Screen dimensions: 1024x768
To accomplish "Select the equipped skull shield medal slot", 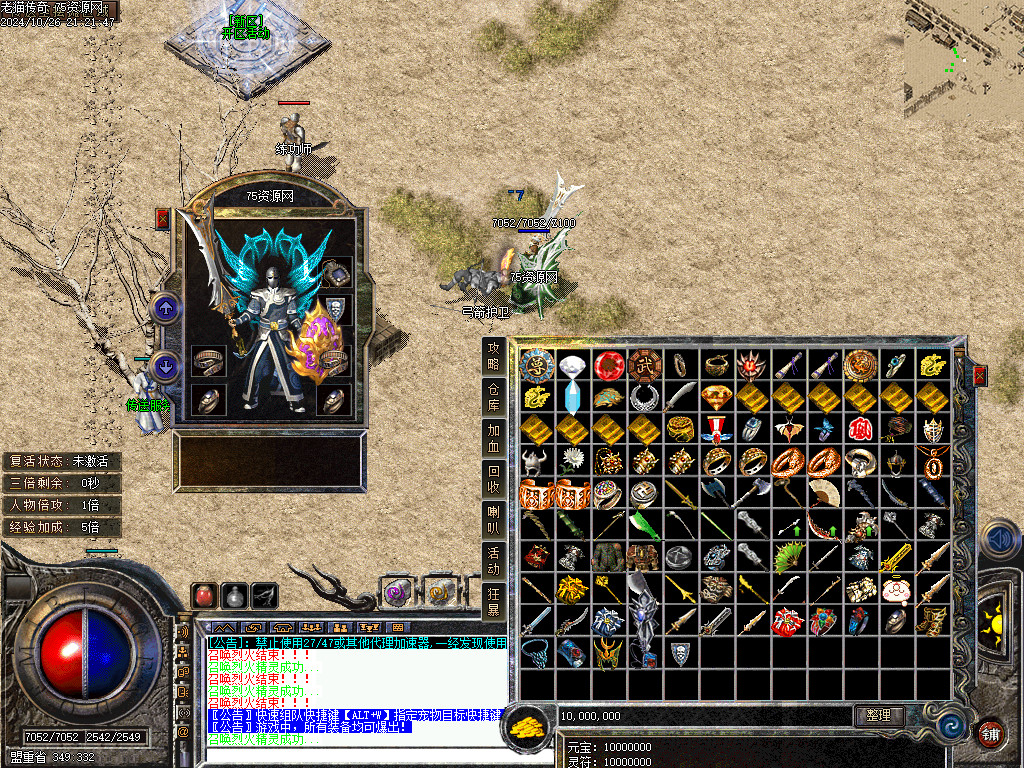I will (337, 308).
